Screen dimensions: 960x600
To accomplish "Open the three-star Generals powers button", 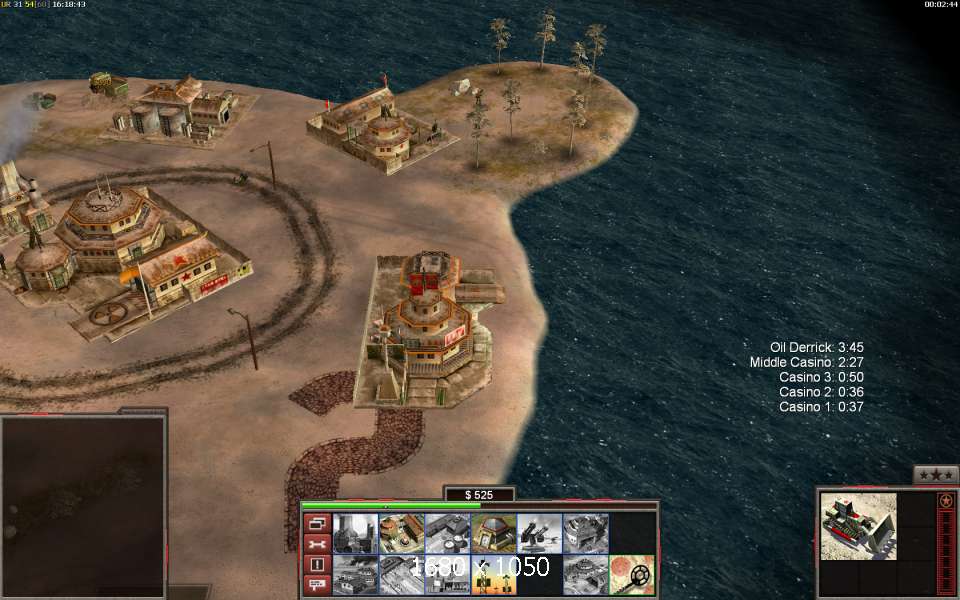I will pos(935,474).
